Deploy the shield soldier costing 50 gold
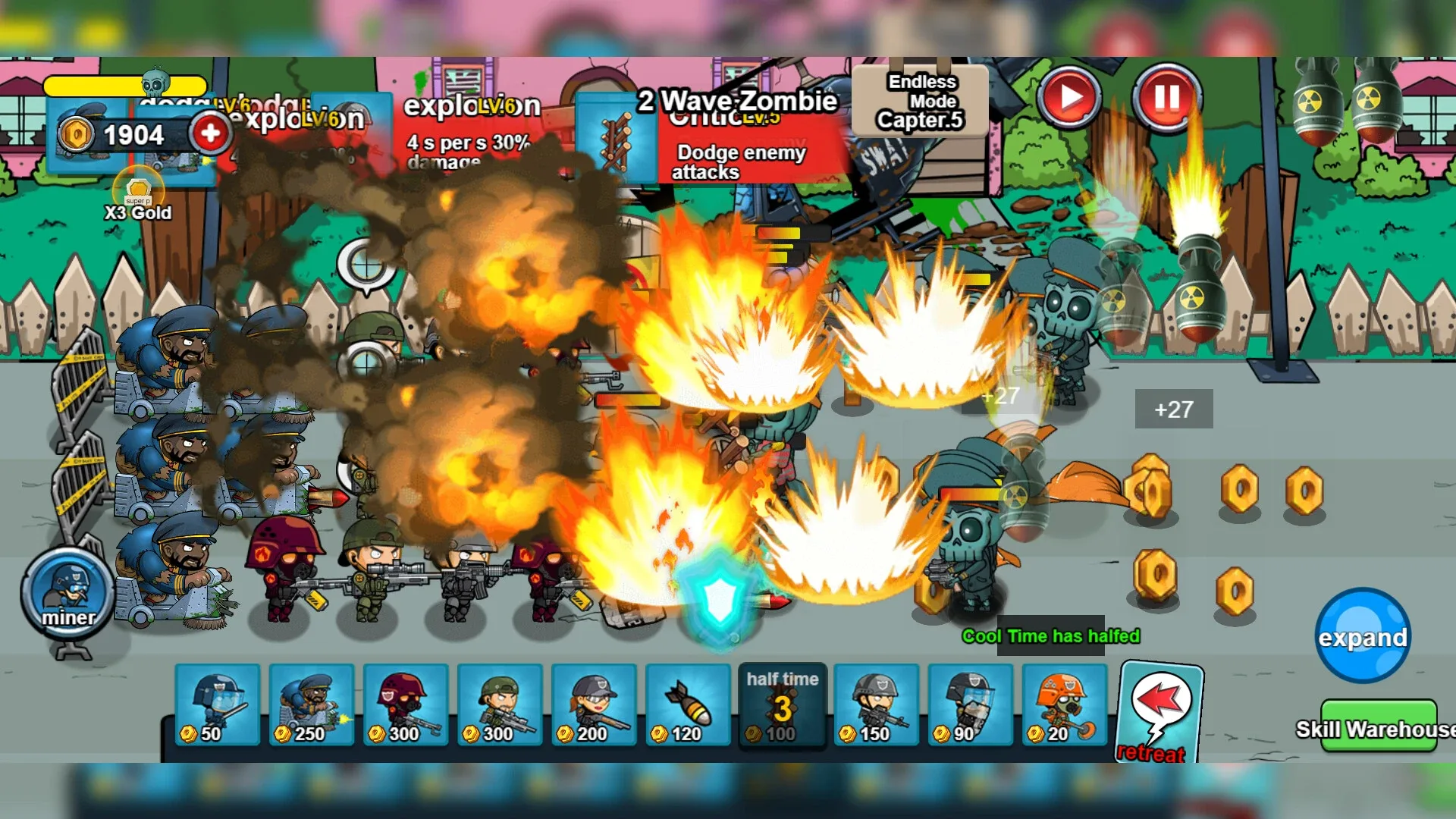Viewport: 1456px width, 819px height. [217, 705]
